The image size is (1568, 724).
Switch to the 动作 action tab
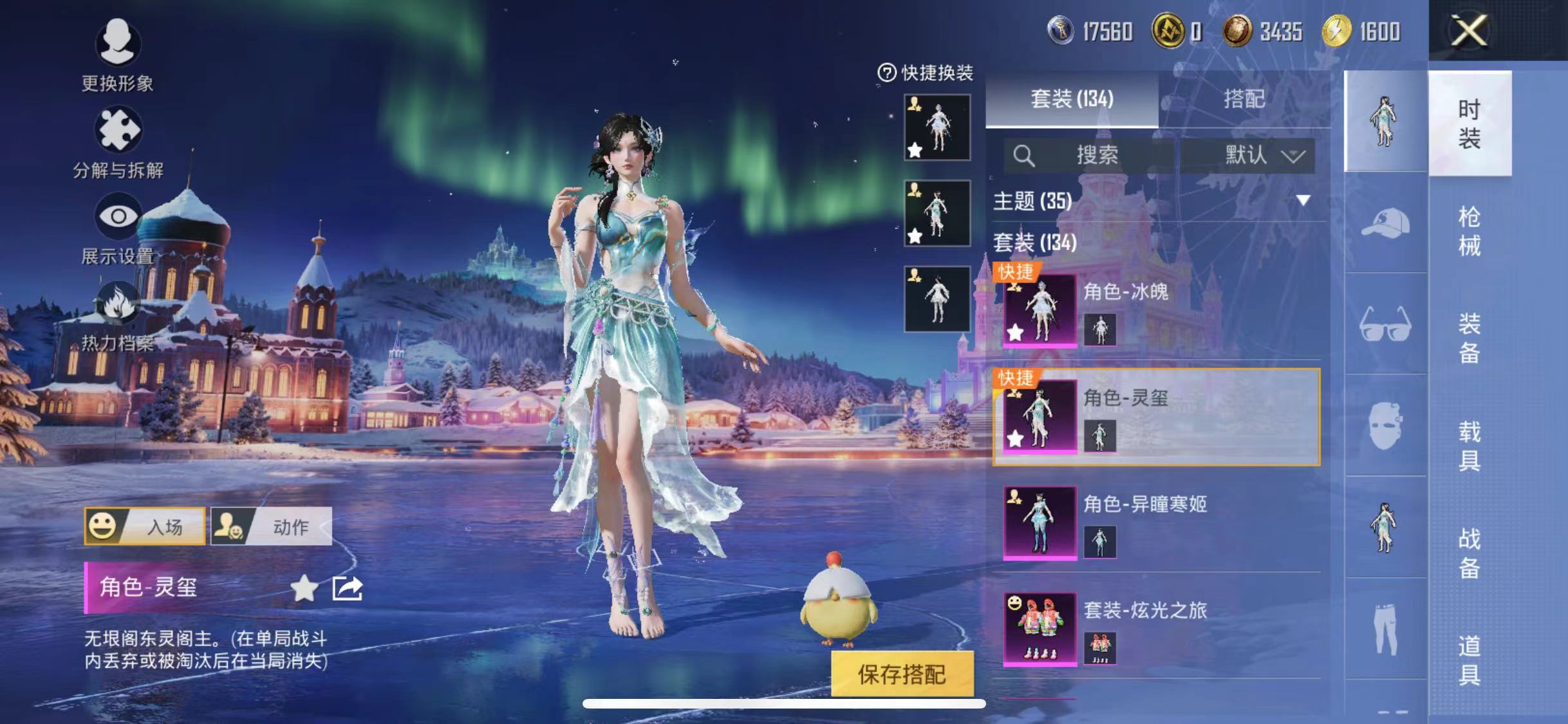tap(271, 526)
